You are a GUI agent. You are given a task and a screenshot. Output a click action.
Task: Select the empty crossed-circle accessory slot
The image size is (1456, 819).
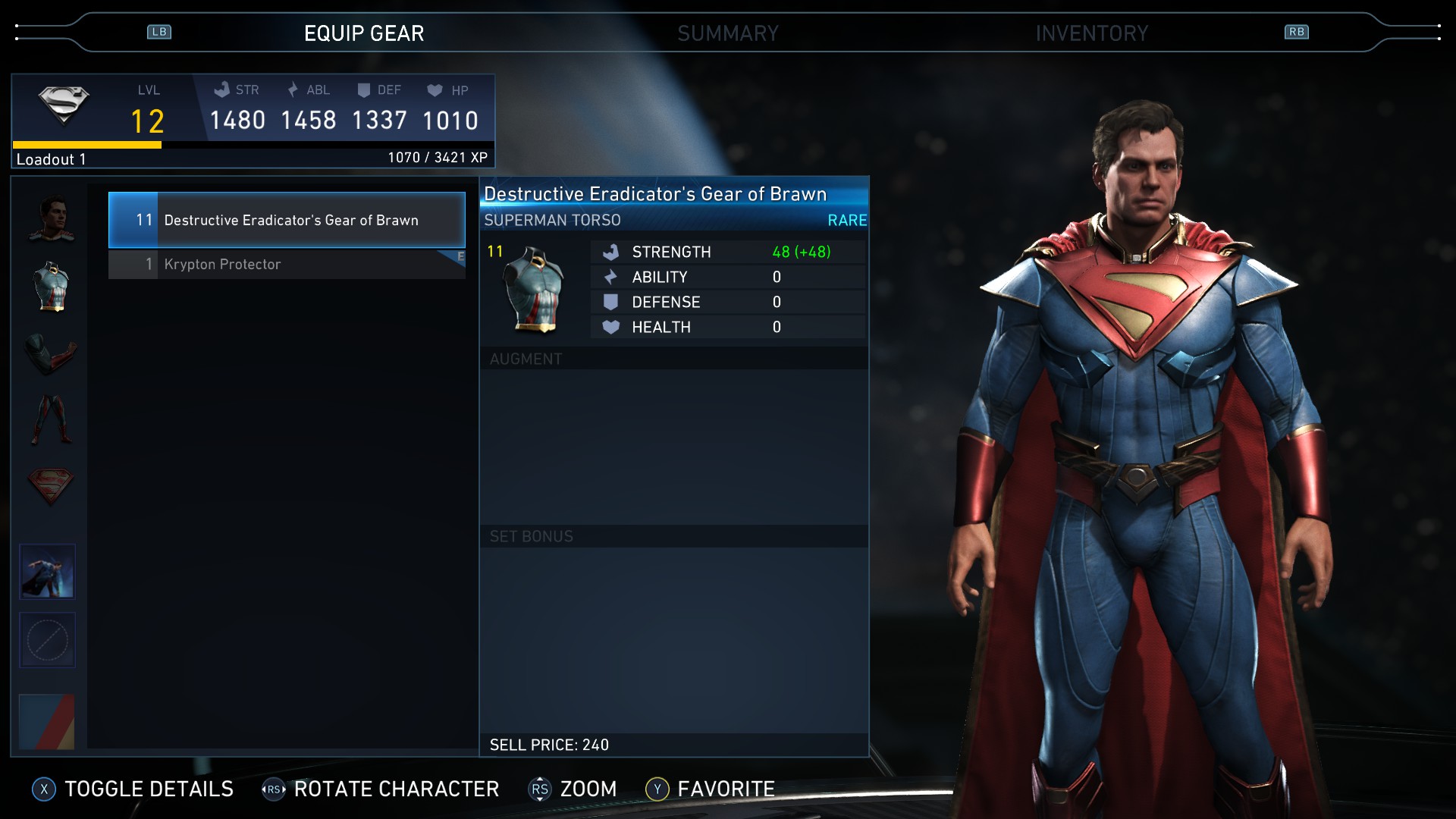coord(47,640)
